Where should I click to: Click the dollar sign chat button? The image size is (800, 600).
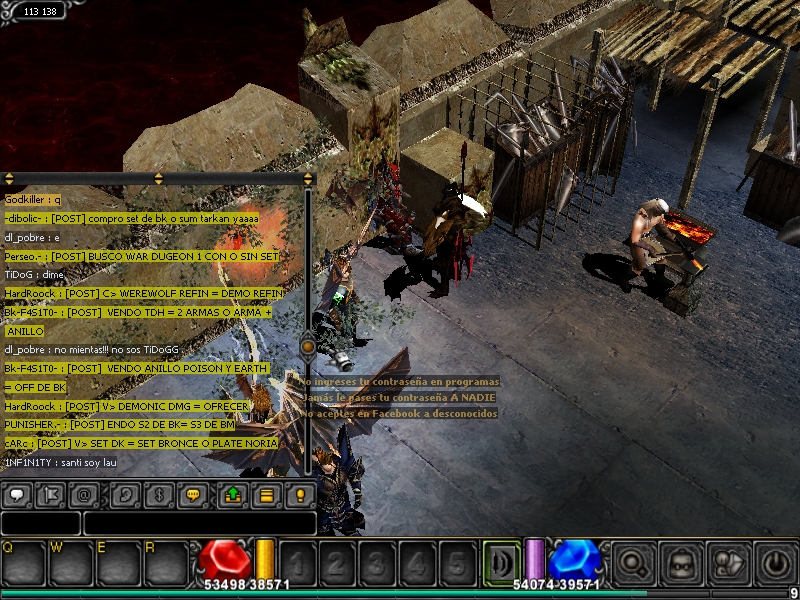click(x=160, y=496)
